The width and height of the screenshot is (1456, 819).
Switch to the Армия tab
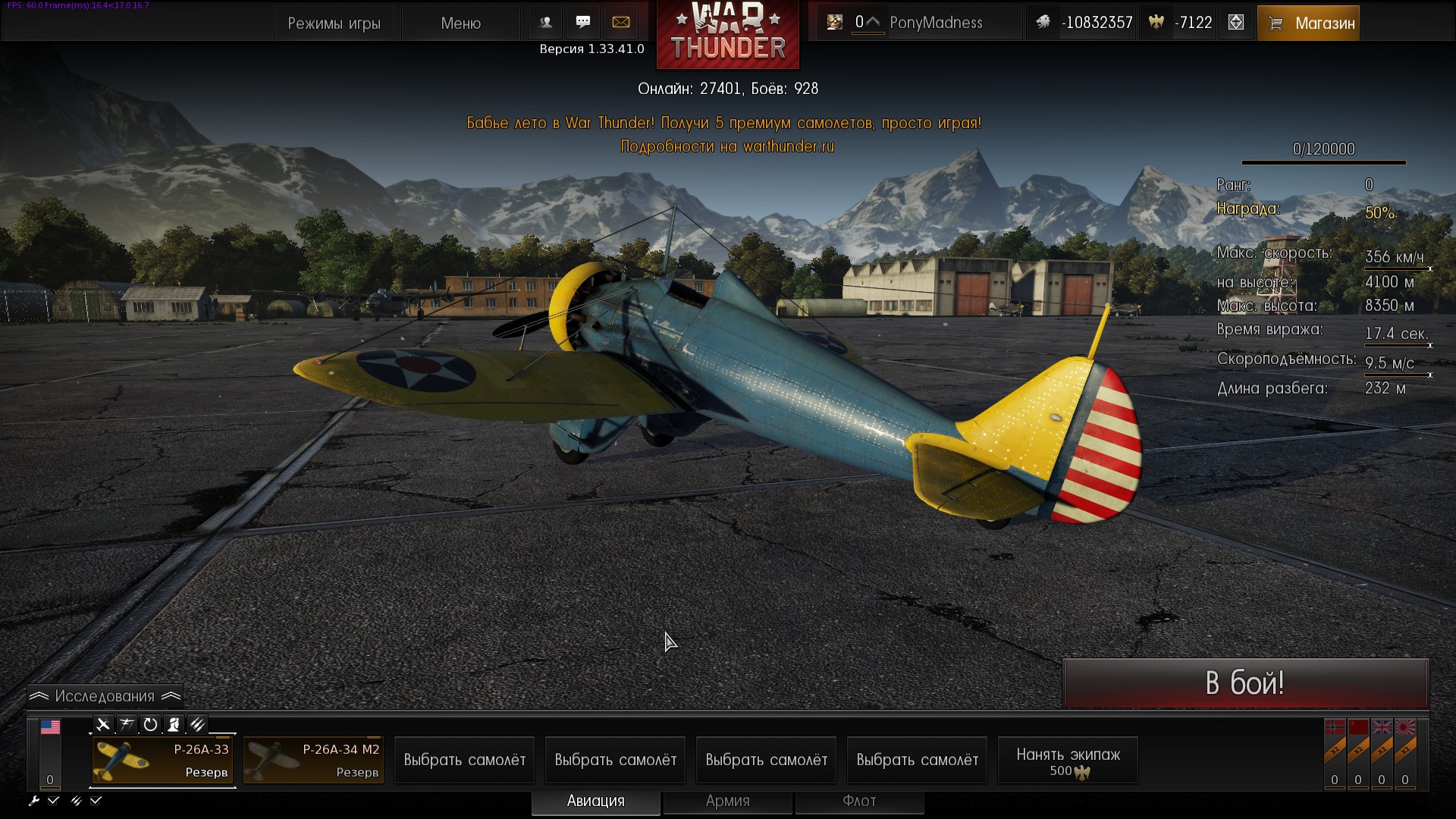(727, 801)
